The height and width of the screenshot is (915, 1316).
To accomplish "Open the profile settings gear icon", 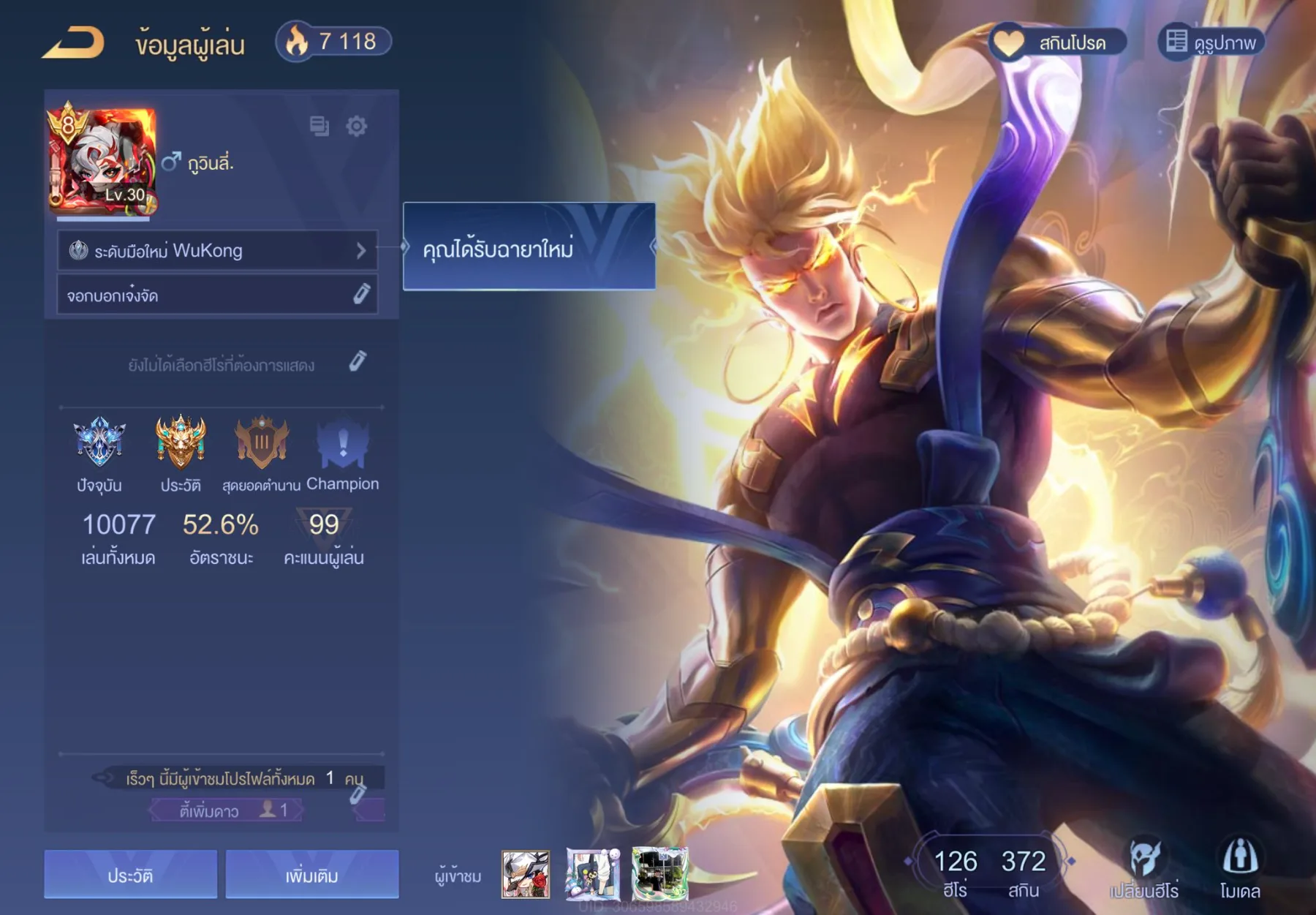I will pyautogui.click(x=357, y=126).
